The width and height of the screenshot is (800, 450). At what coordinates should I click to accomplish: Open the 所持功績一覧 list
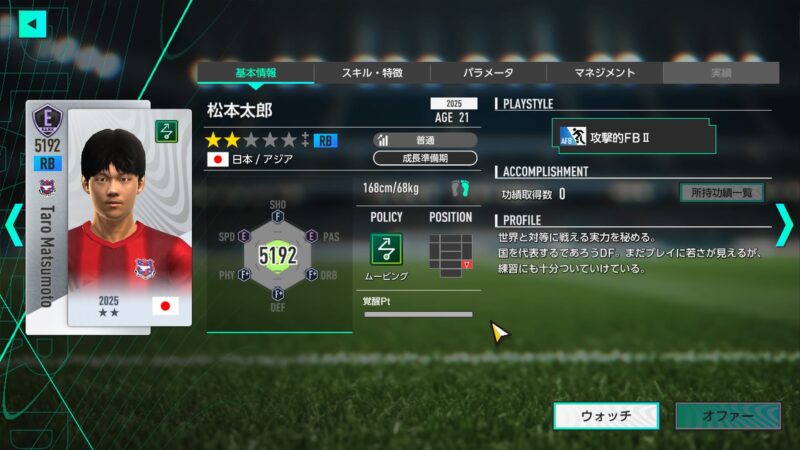721,193
